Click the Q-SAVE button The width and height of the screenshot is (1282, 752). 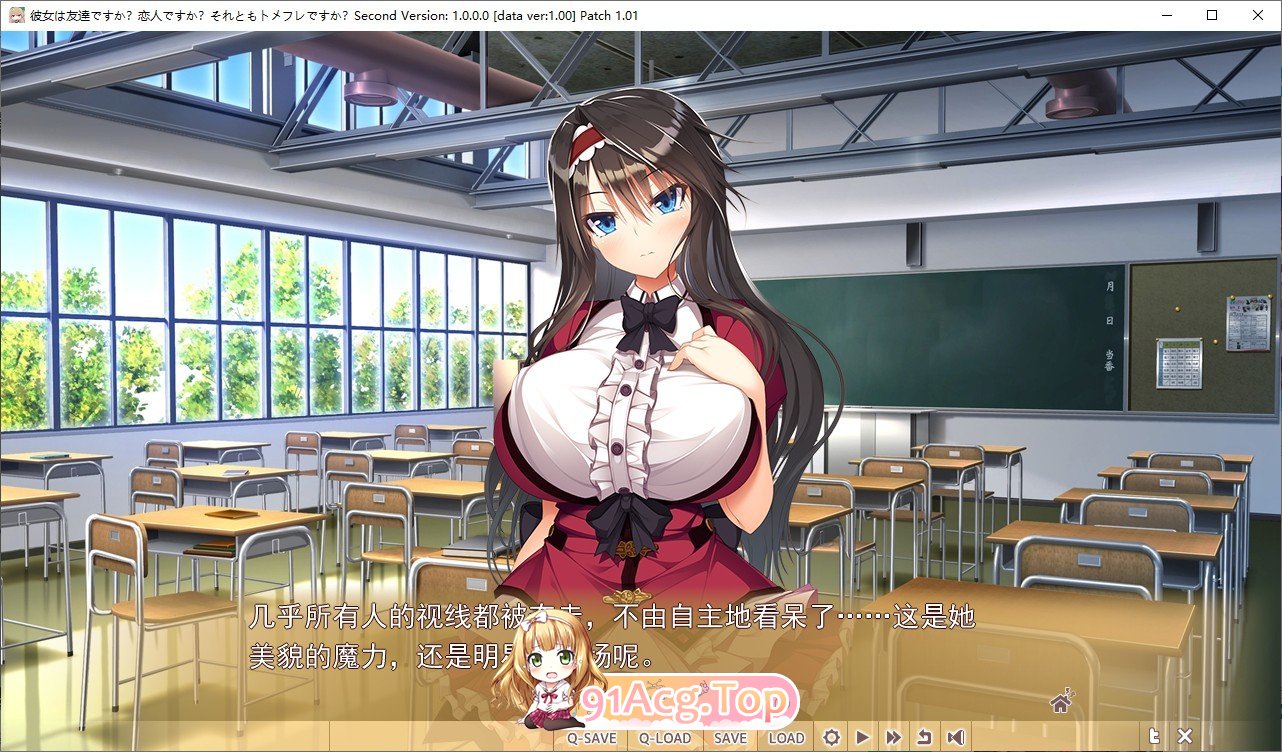pyautogui.click(x=591, y=736)
